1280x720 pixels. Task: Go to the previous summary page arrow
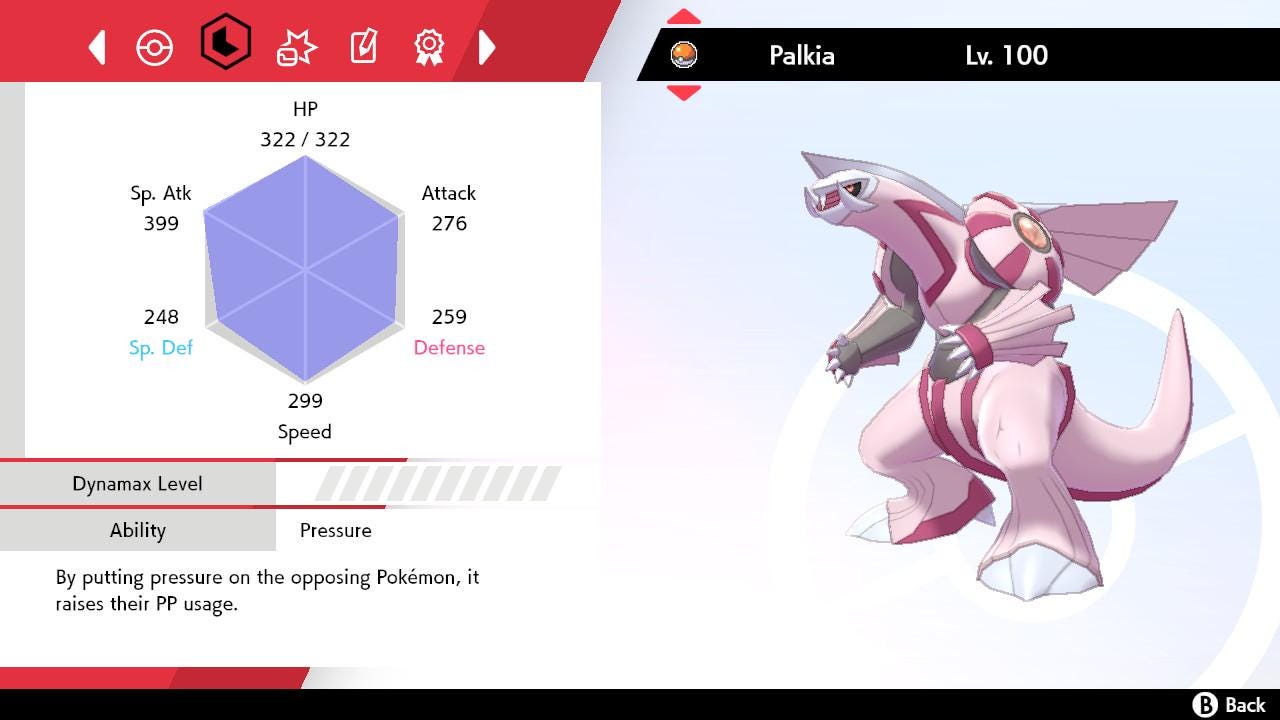(97, 47)
